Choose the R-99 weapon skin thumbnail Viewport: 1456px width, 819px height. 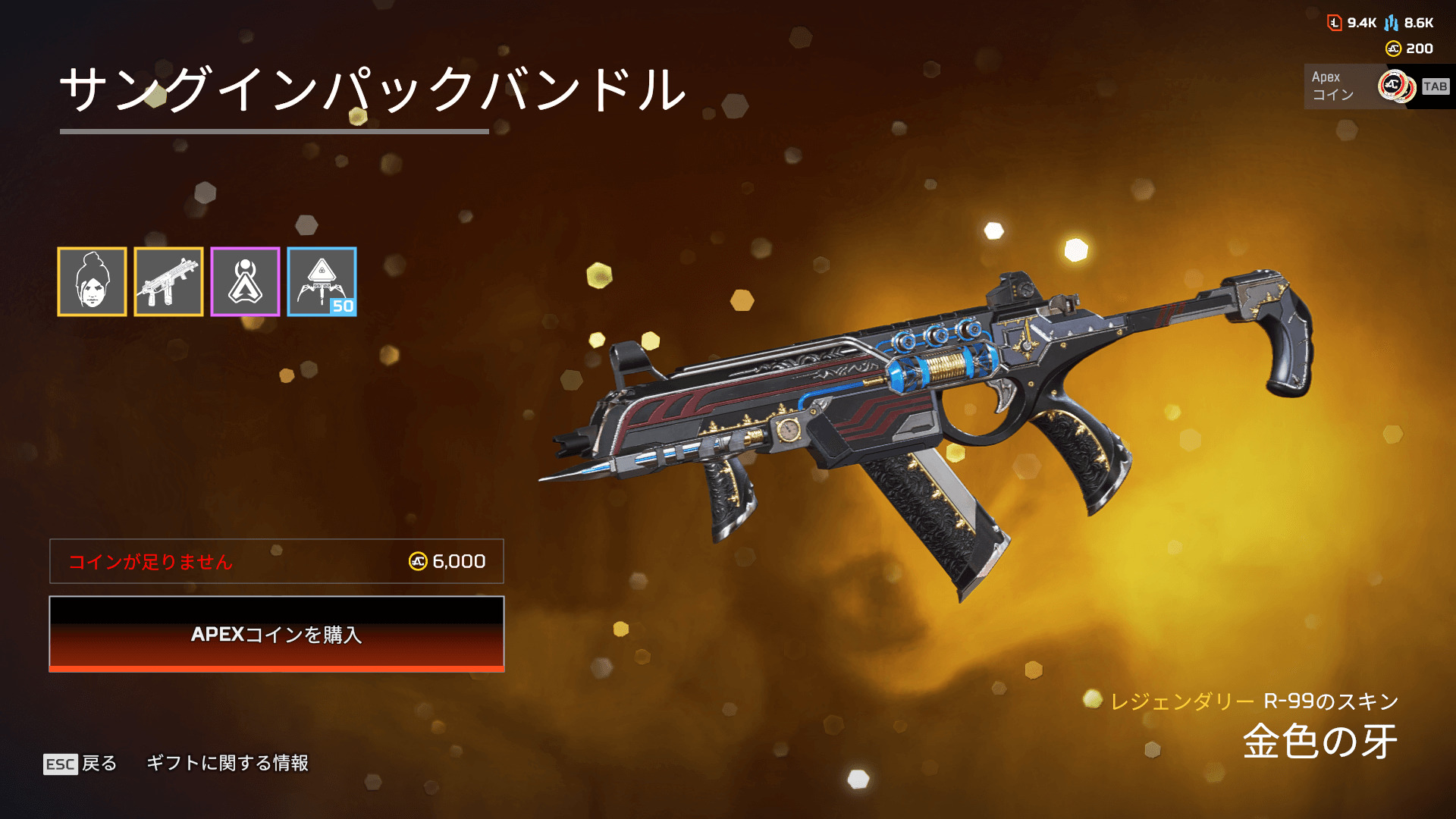168,281
